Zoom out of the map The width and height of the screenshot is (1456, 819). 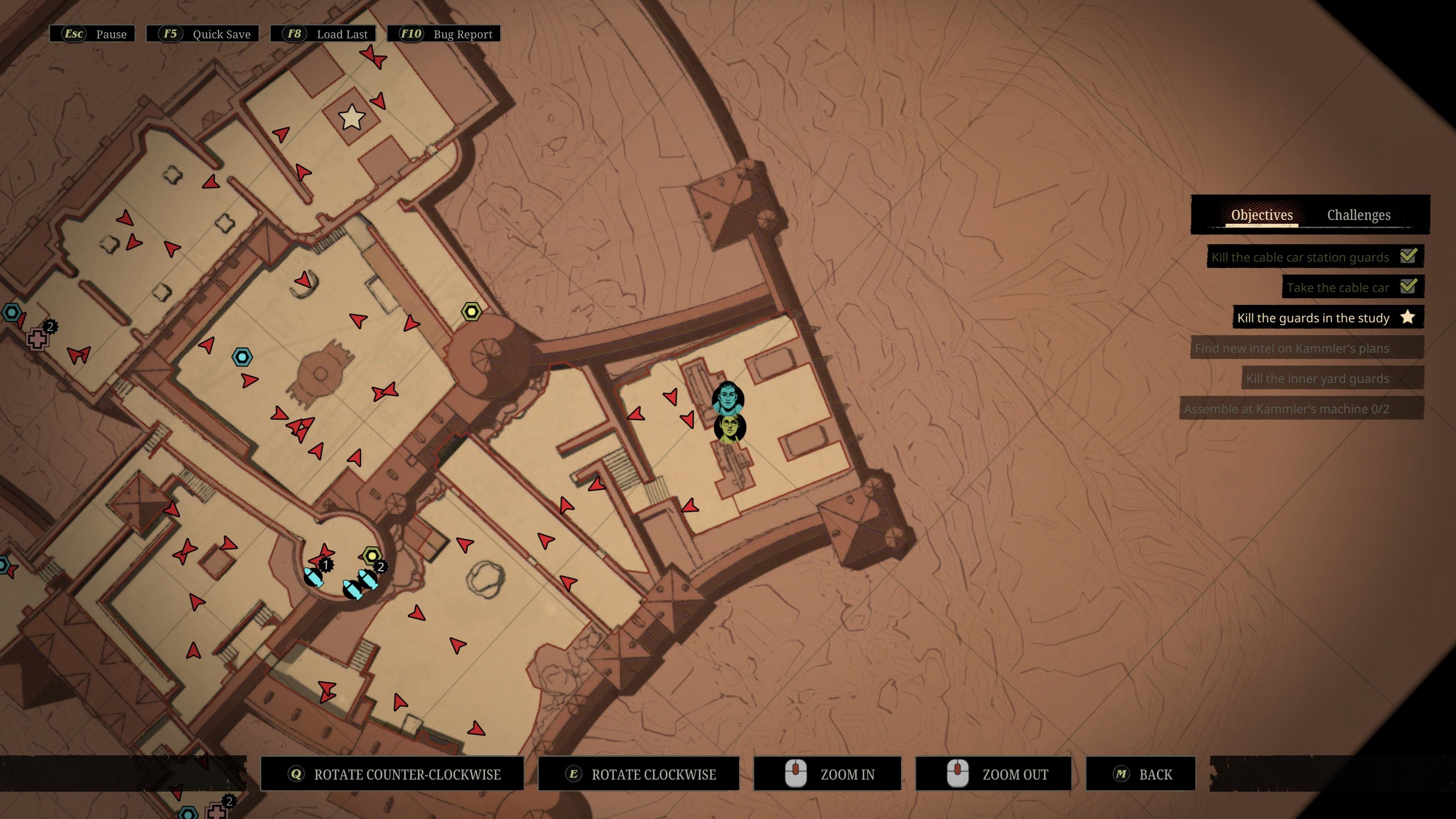point(993,774)
